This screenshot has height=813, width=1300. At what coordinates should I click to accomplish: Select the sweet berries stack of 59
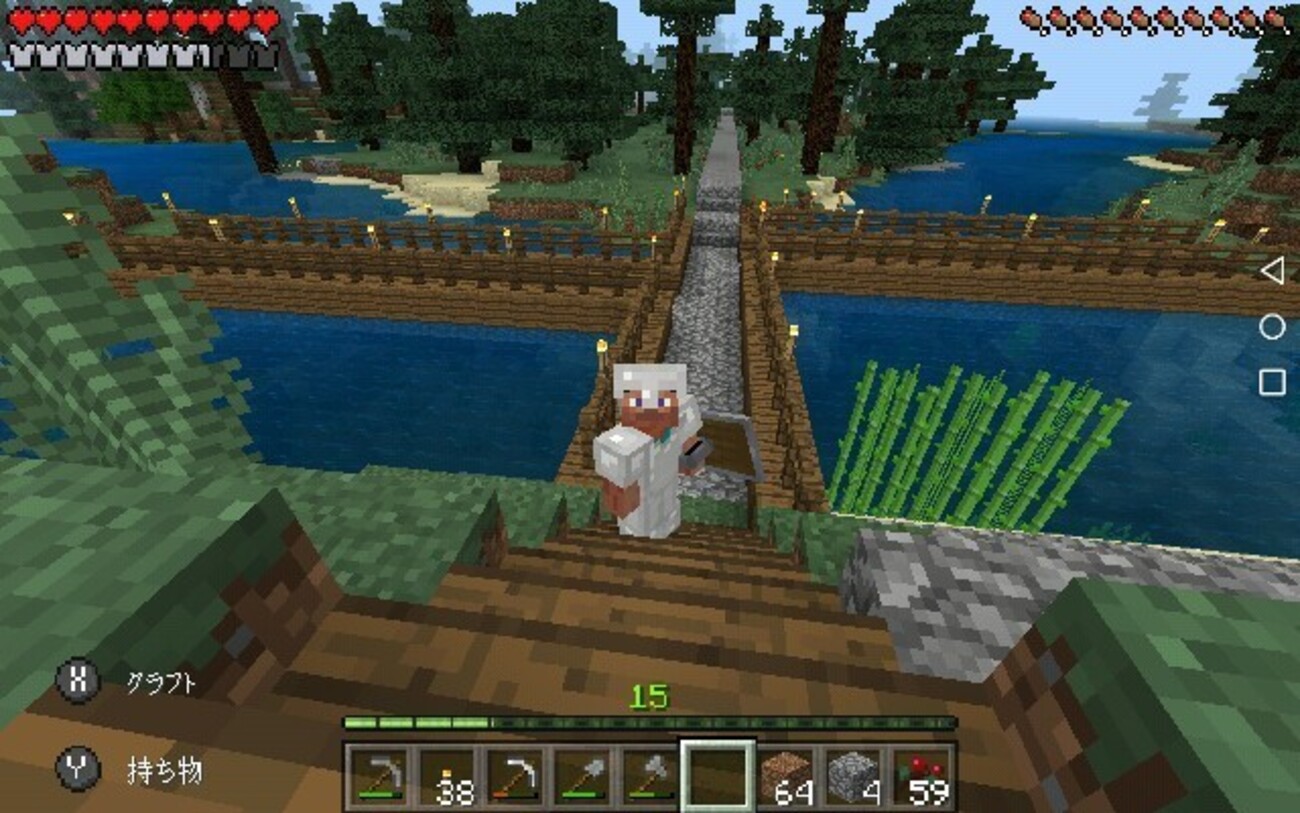[x=922, y=775]
